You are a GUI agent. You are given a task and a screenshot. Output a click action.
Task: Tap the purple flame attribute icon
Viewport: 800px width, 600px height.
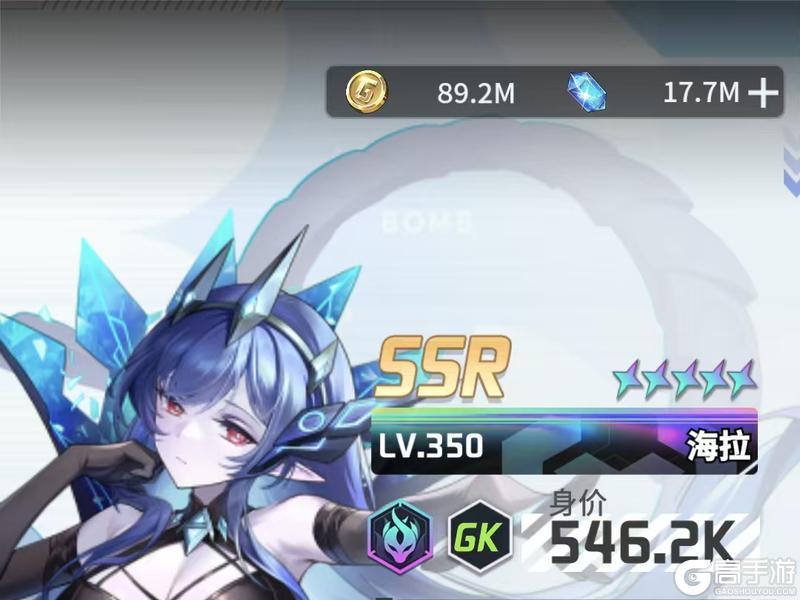tap(399, 534)
